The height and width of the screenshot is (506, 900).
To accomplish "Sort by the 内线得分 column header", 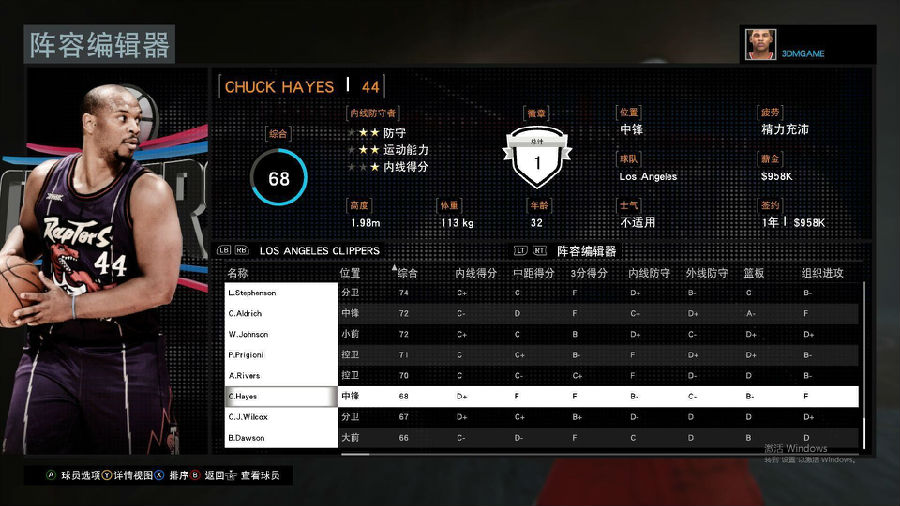I will click(476, 272).
